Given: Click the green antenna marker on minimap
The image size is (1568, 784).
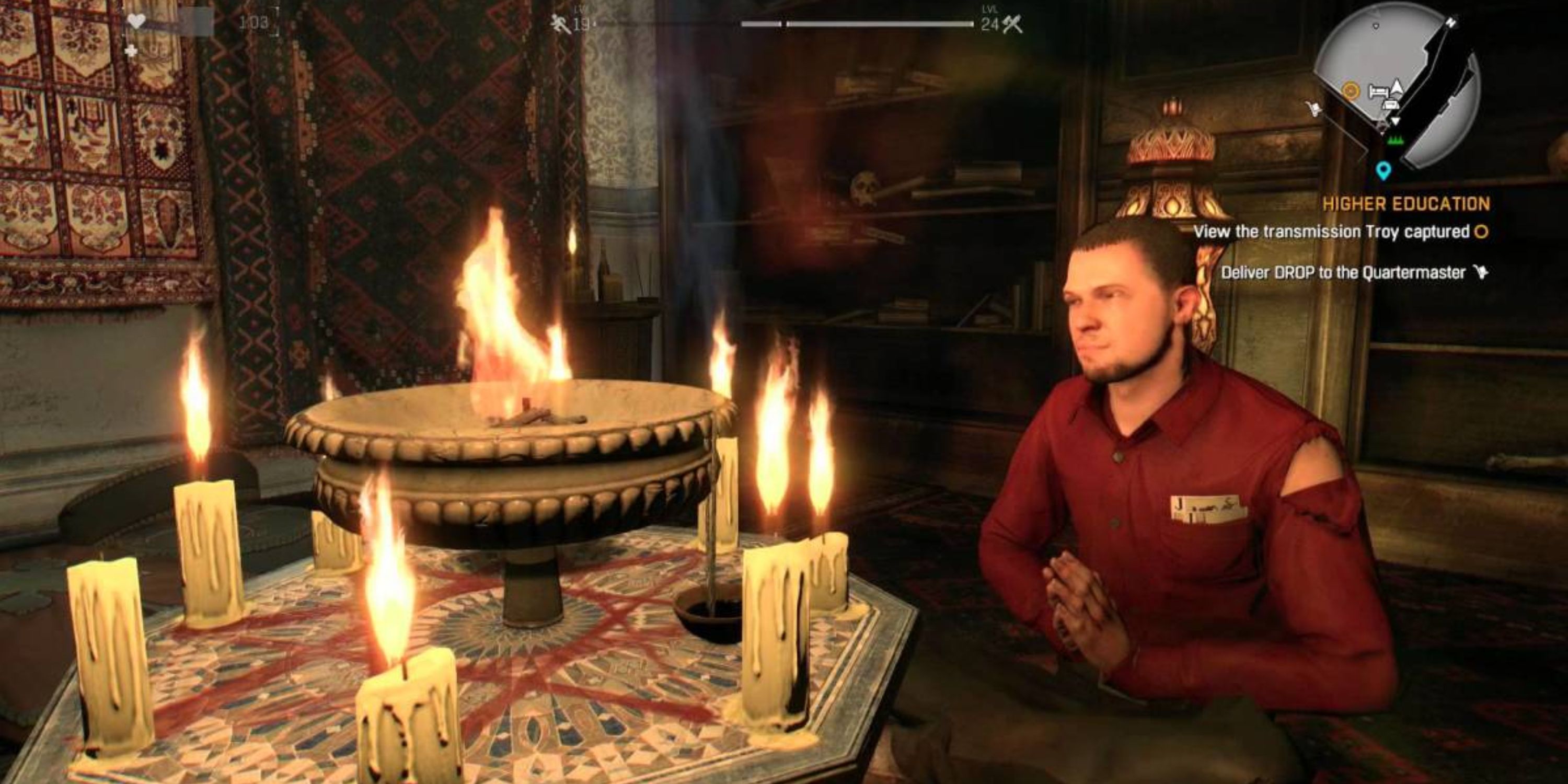Looking at the screenshot, I should (1395, 141).
